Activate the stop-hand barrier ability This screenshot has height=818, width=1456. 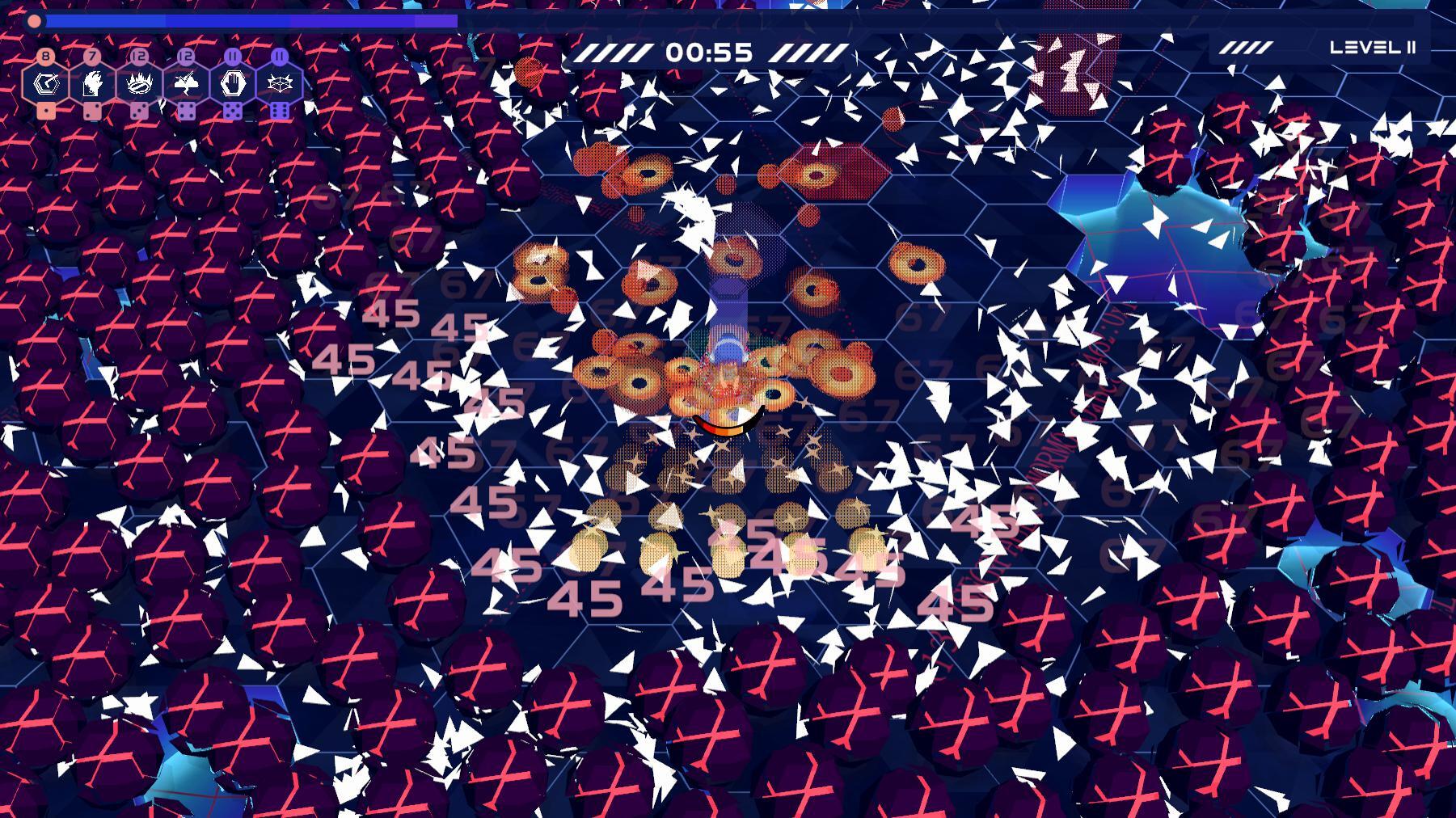[x=232, y=83]
